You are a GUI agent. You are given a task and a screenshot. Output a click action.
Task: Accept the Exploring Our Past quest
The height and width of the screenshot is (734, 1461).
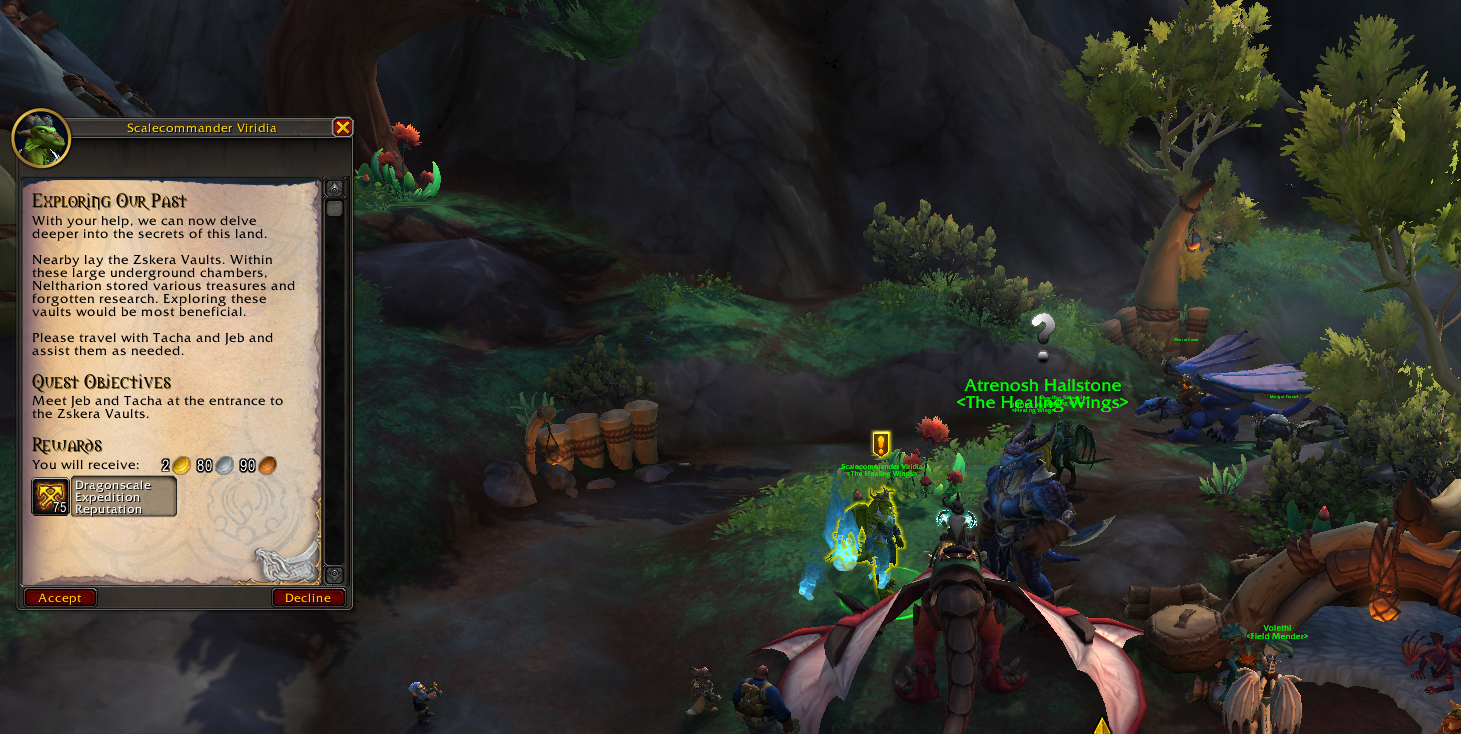tap(60, 598)
